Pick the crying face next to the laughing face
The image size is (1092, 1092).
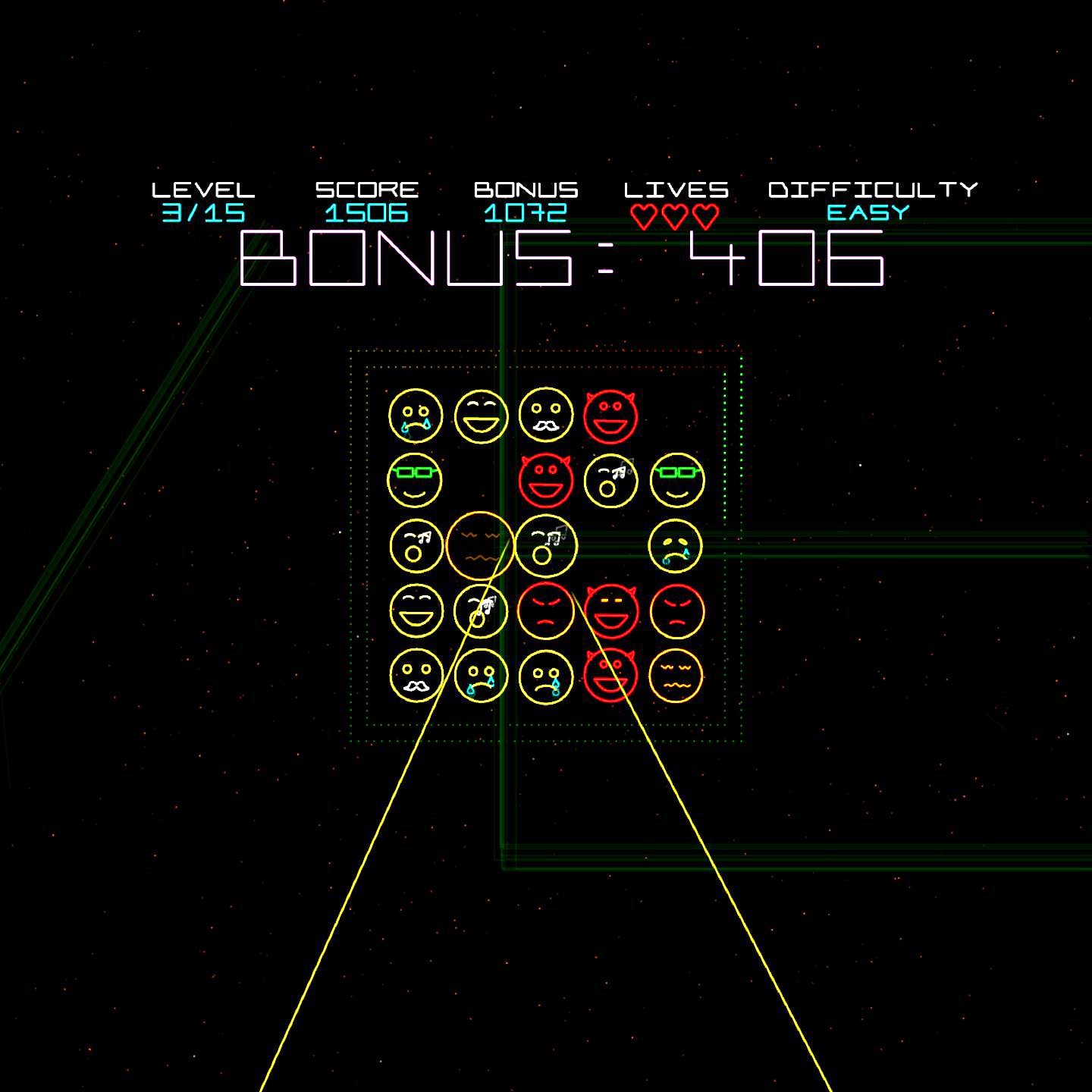[x=416, y=415]
